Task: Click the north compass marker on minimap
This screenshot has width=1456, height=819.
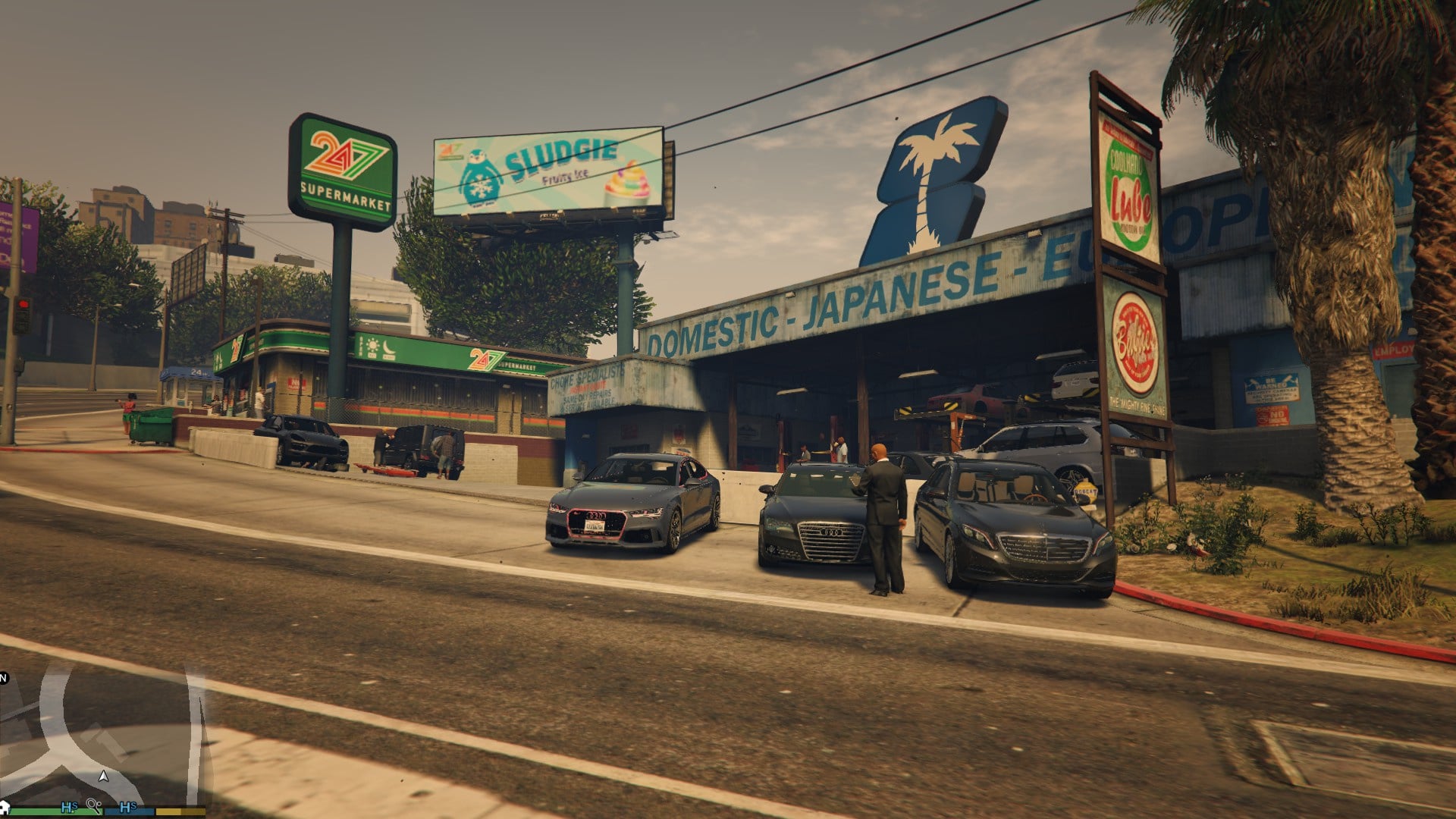Action: click(x=4, y=677)
